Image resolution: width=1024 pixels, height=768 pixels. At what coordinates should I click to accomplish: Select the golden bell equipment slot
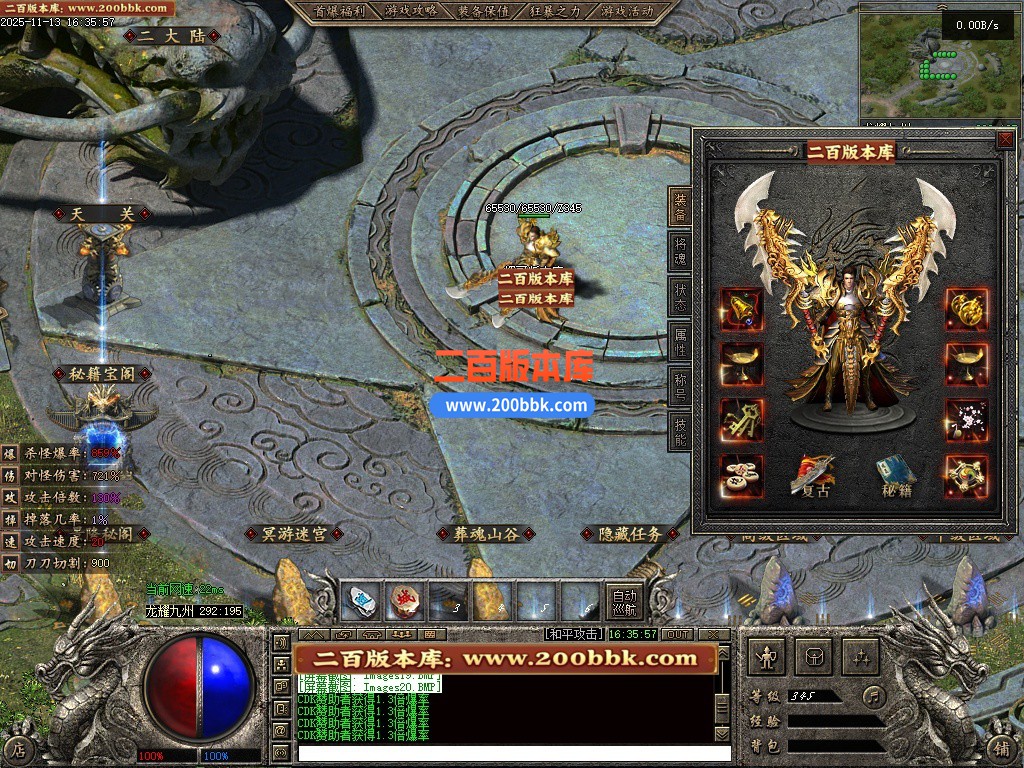[741, 310]
